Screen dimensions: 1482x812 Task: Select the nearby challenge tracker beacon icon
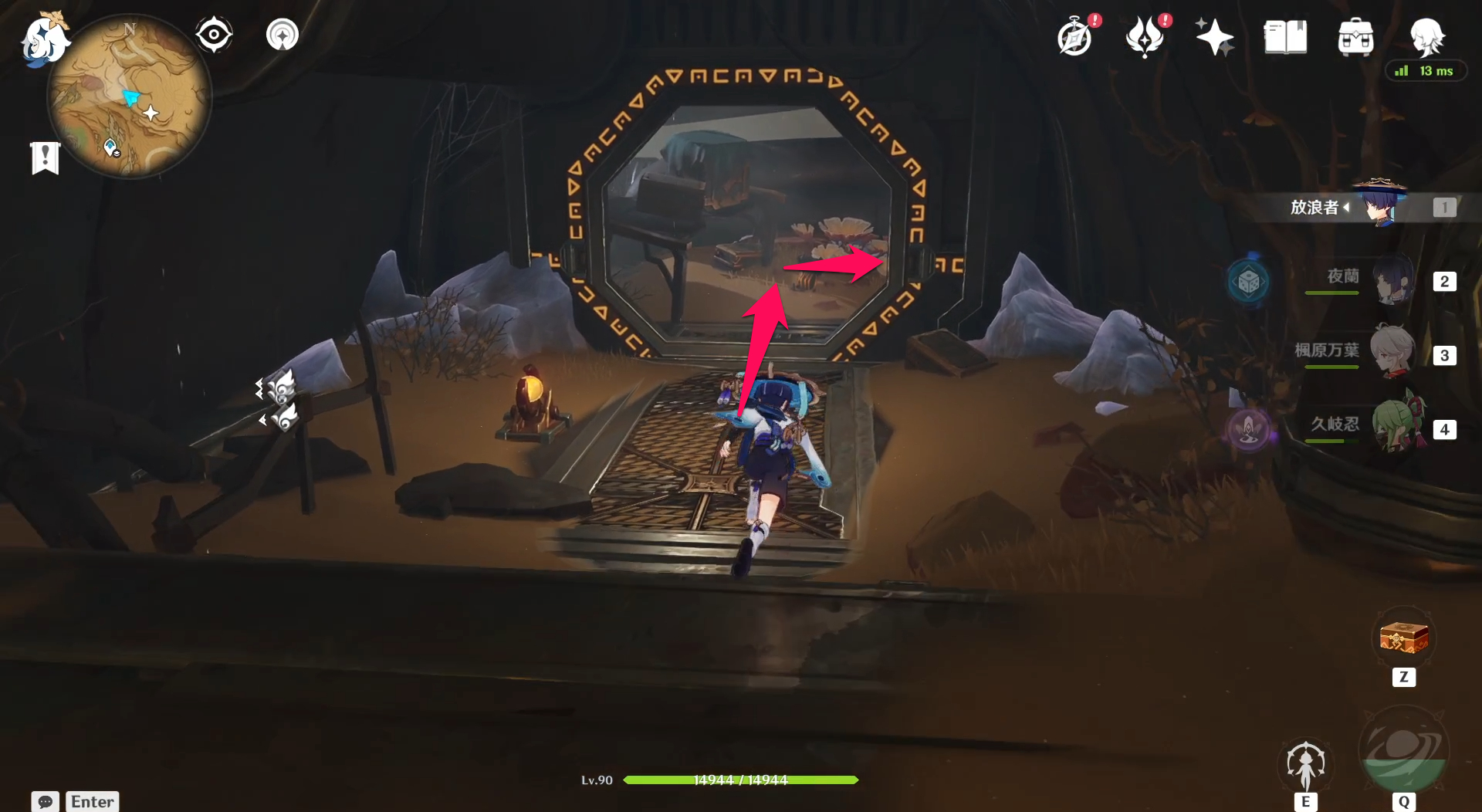[282, 33]
